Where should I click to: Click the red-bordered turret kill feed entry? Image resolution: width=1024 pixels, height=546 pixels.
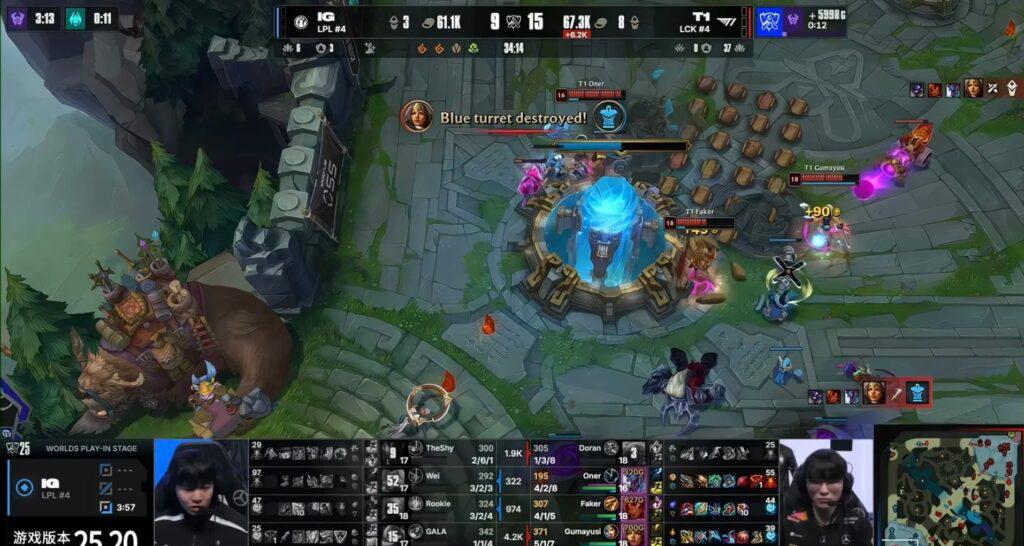[x=870, y=393]
